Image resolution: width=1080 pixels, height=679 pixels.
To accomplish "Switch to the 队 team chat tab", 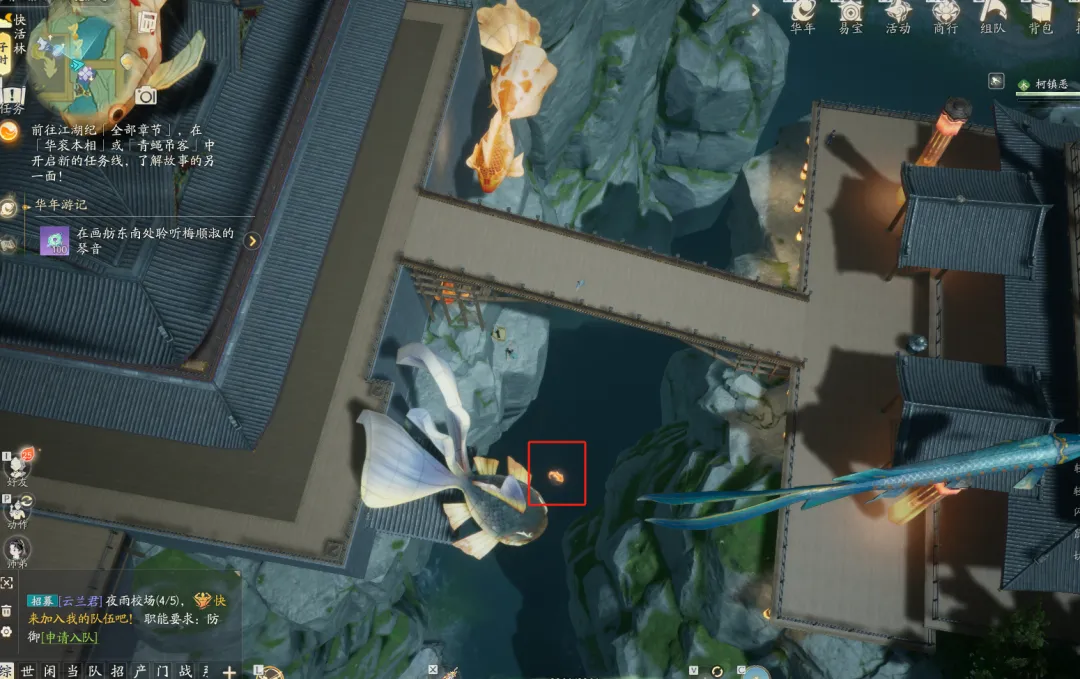I will point(94,671).
